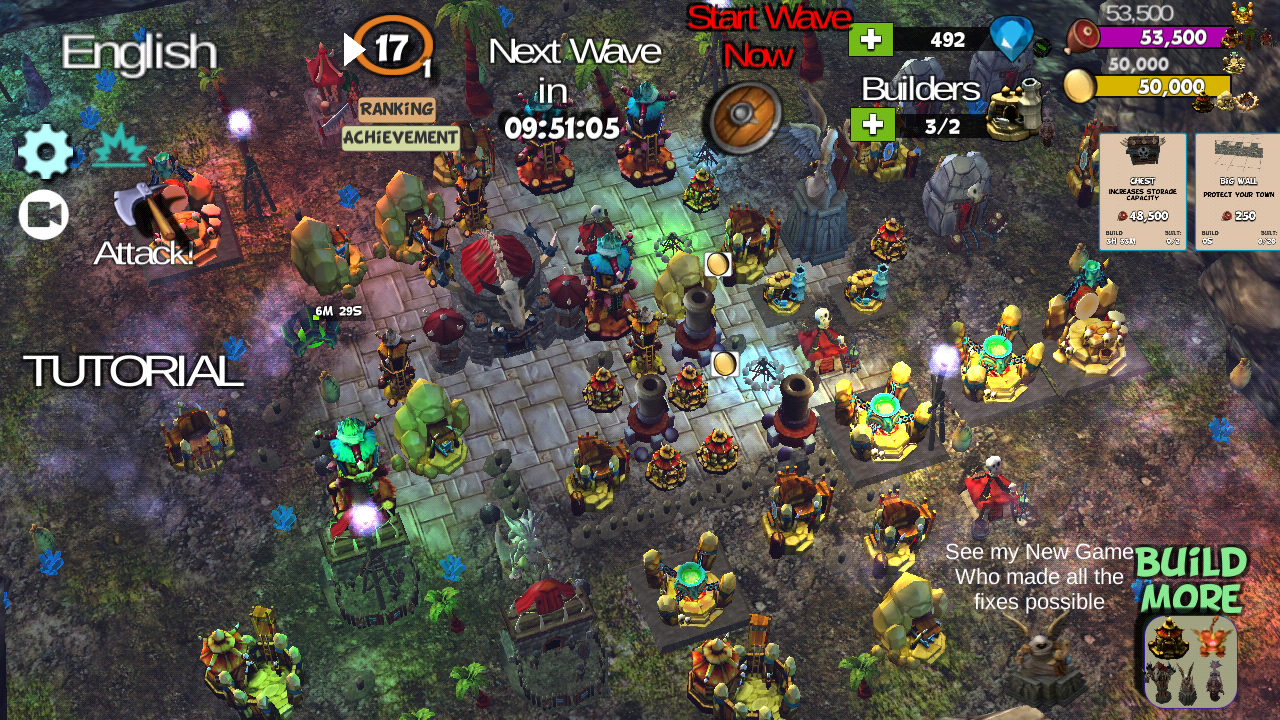1280x720 pixels.
Task: Click the teal tree icon beside settings
Action: pos(118,145)
